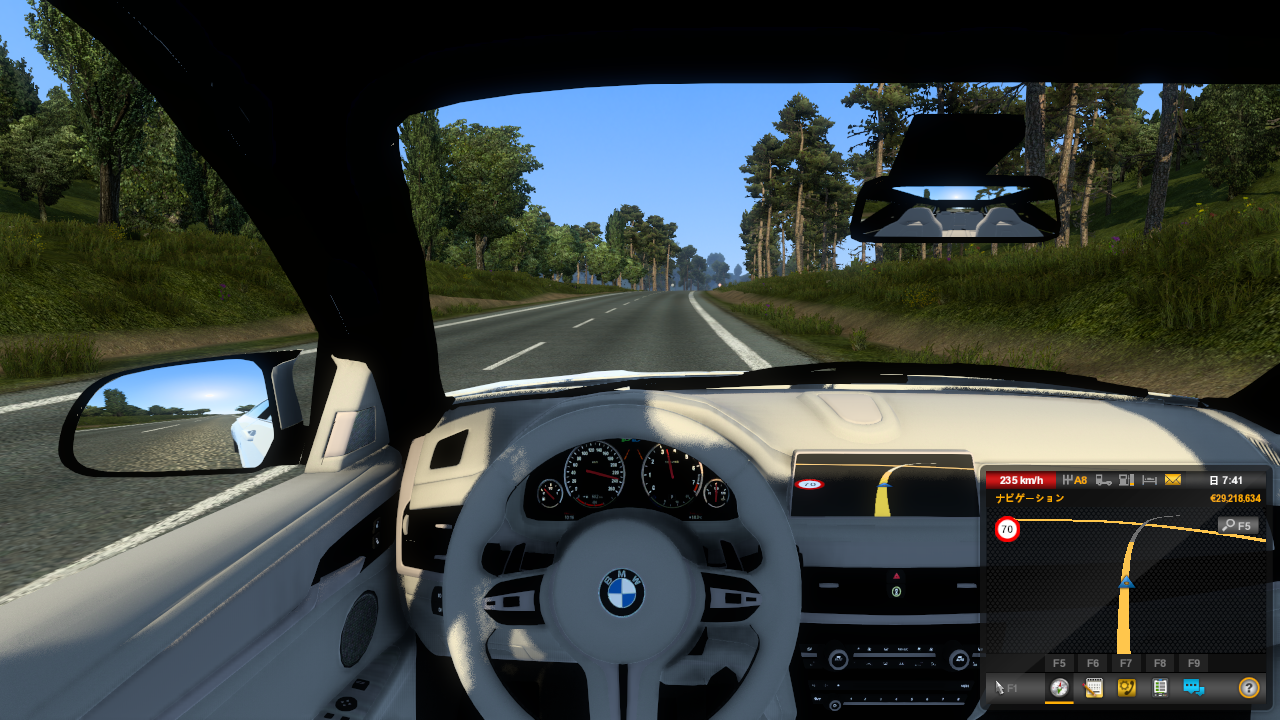Click the bed rest status icon

pos(1150,480)
